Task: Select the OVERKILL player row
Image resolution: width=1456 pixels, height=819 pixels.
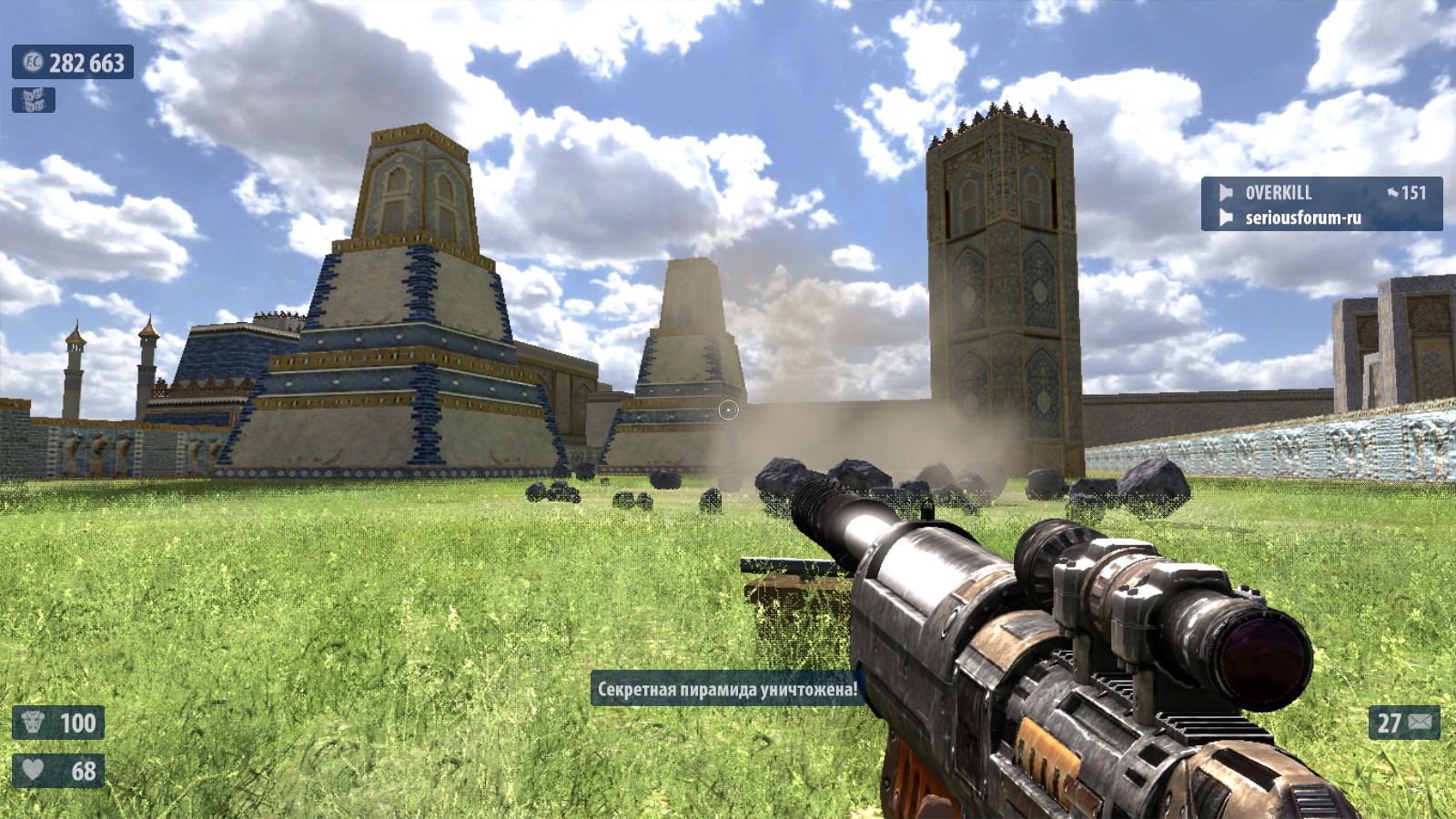Action: point(1320,192)
